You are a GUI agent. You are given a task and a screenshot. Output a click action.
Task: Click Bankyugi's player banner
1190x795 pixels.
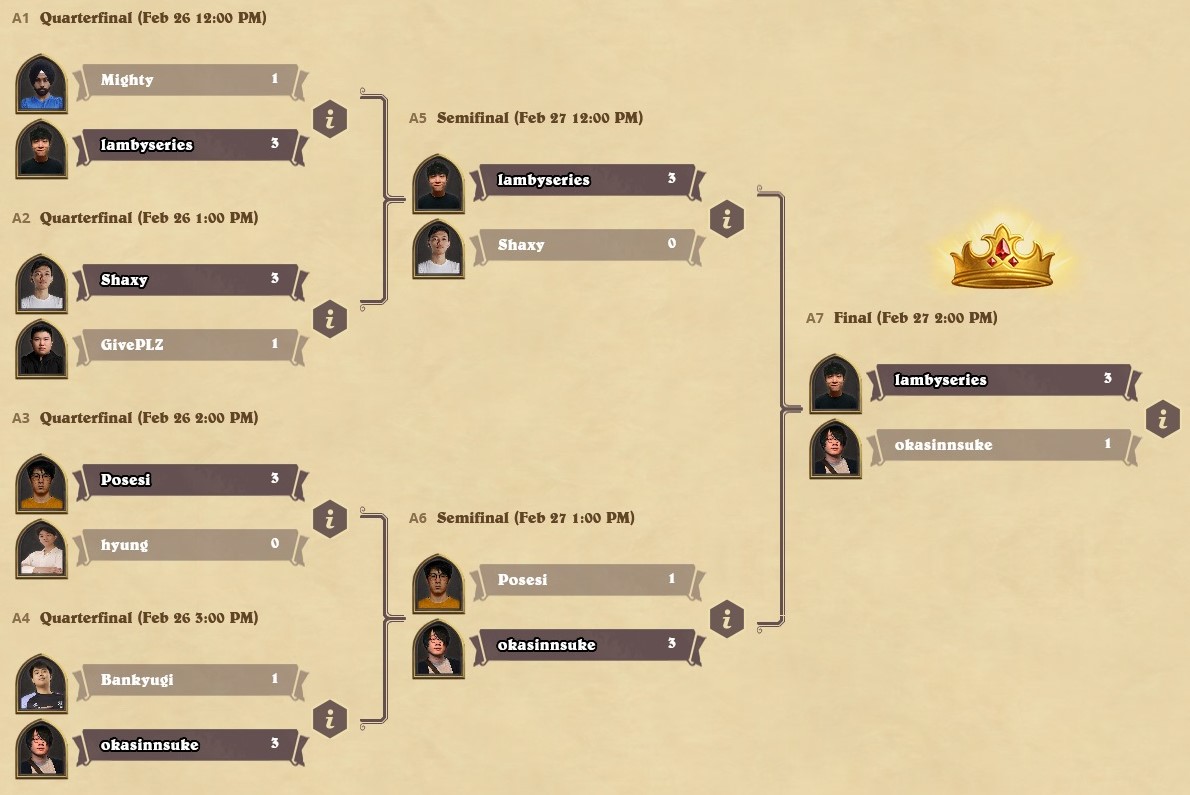tap(188, 680)
